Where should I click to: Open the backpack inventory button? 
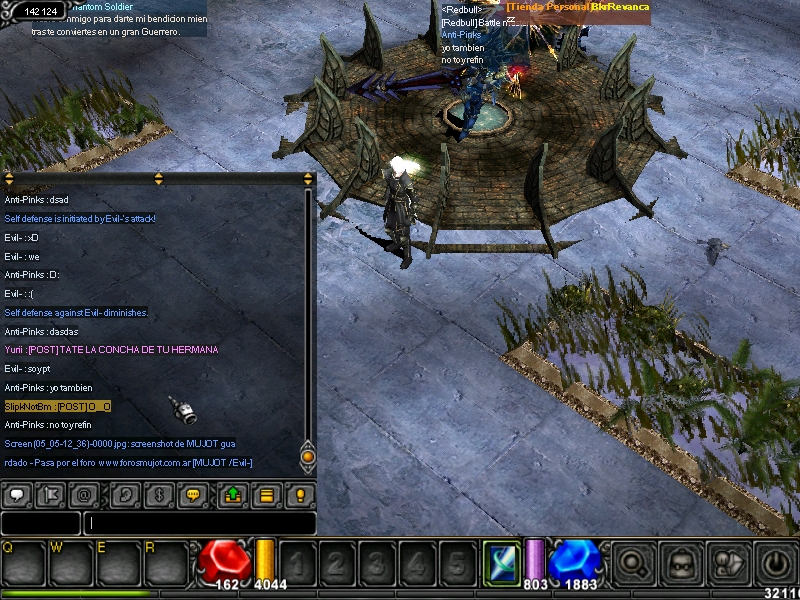coord(682,562)
